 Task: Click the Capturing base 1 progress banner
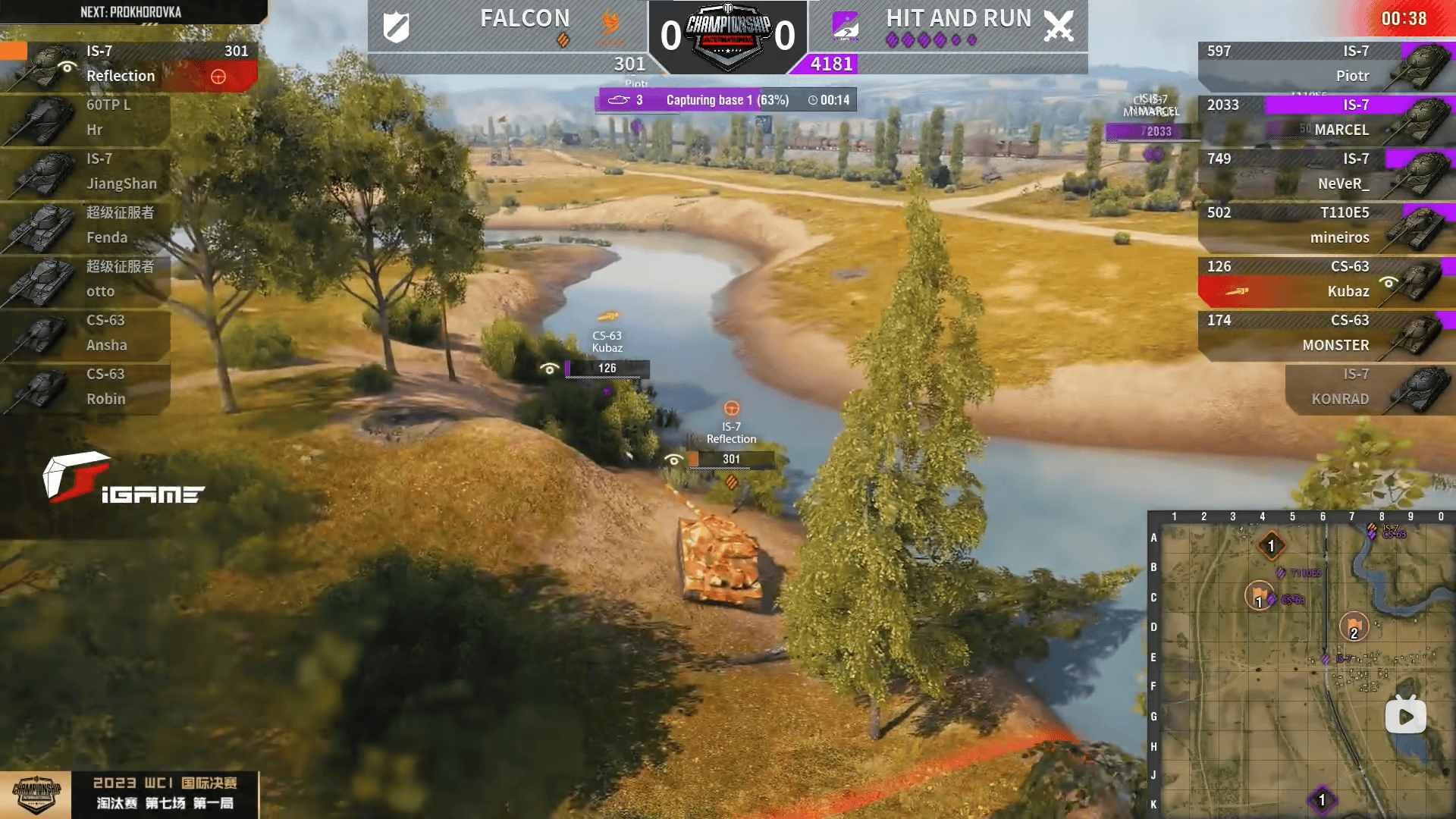coord(726,100)
